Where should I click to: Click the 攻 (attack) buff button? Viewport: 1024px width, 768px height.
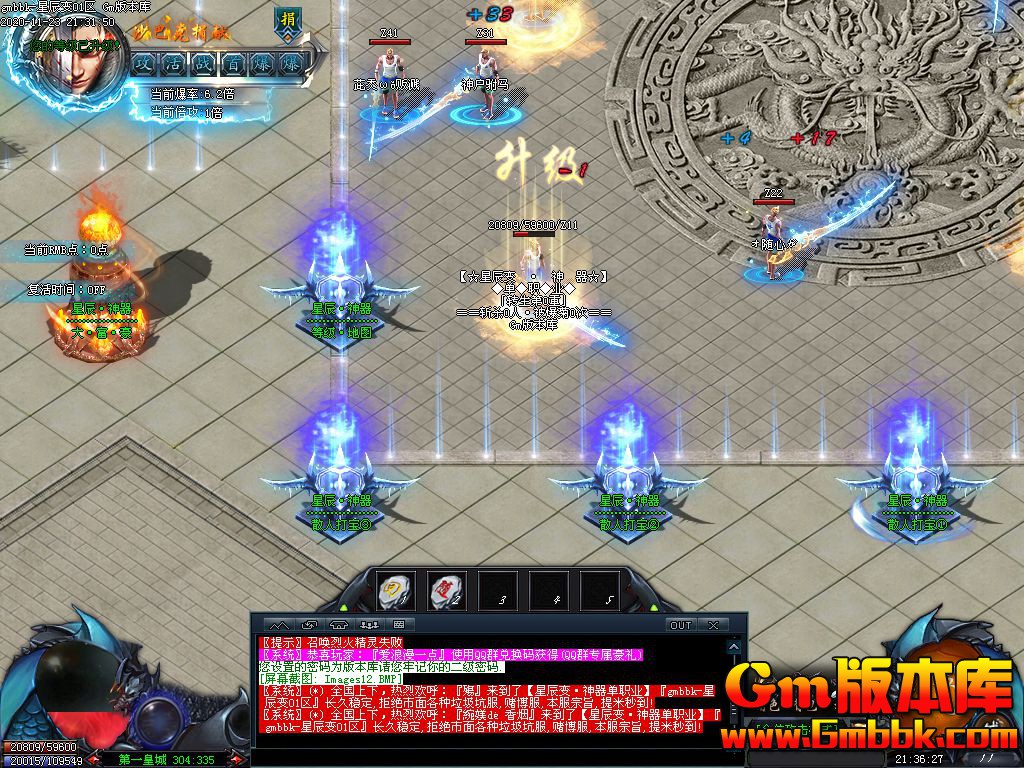coord(145,63)
